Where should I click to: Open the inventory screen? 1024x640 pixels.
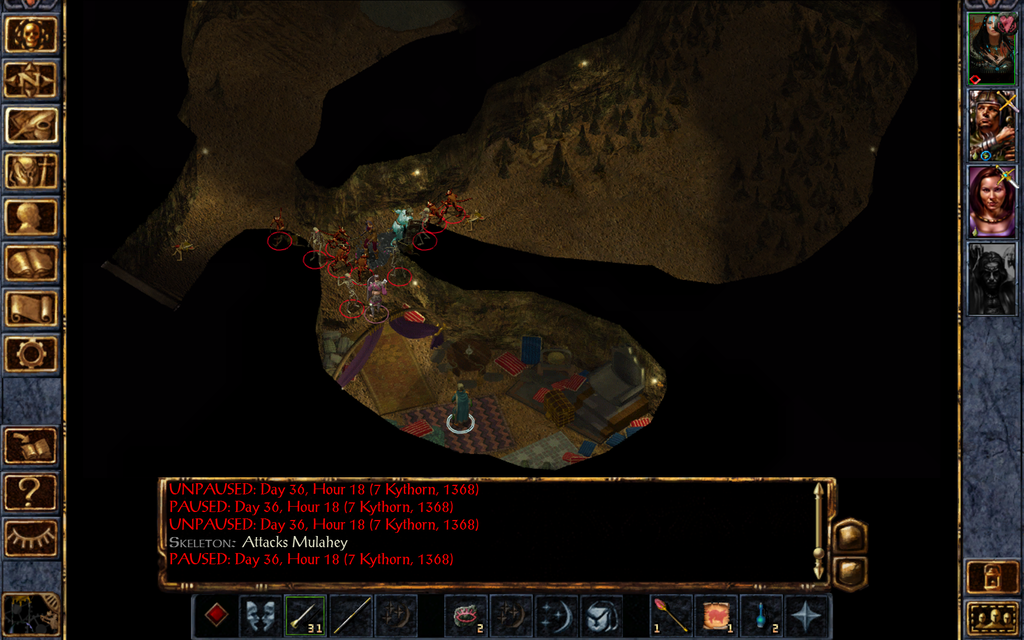pos(31,171)
